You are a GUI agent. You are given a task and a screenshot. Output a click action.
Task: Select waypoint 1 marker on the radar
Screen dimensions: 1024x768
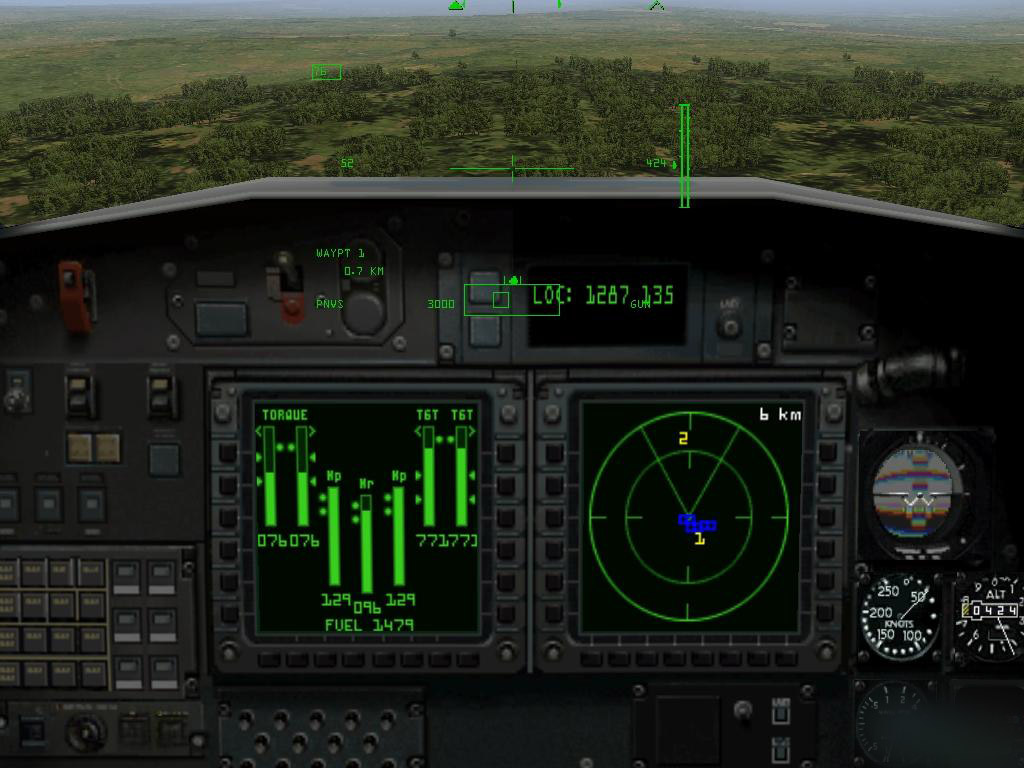700,539
